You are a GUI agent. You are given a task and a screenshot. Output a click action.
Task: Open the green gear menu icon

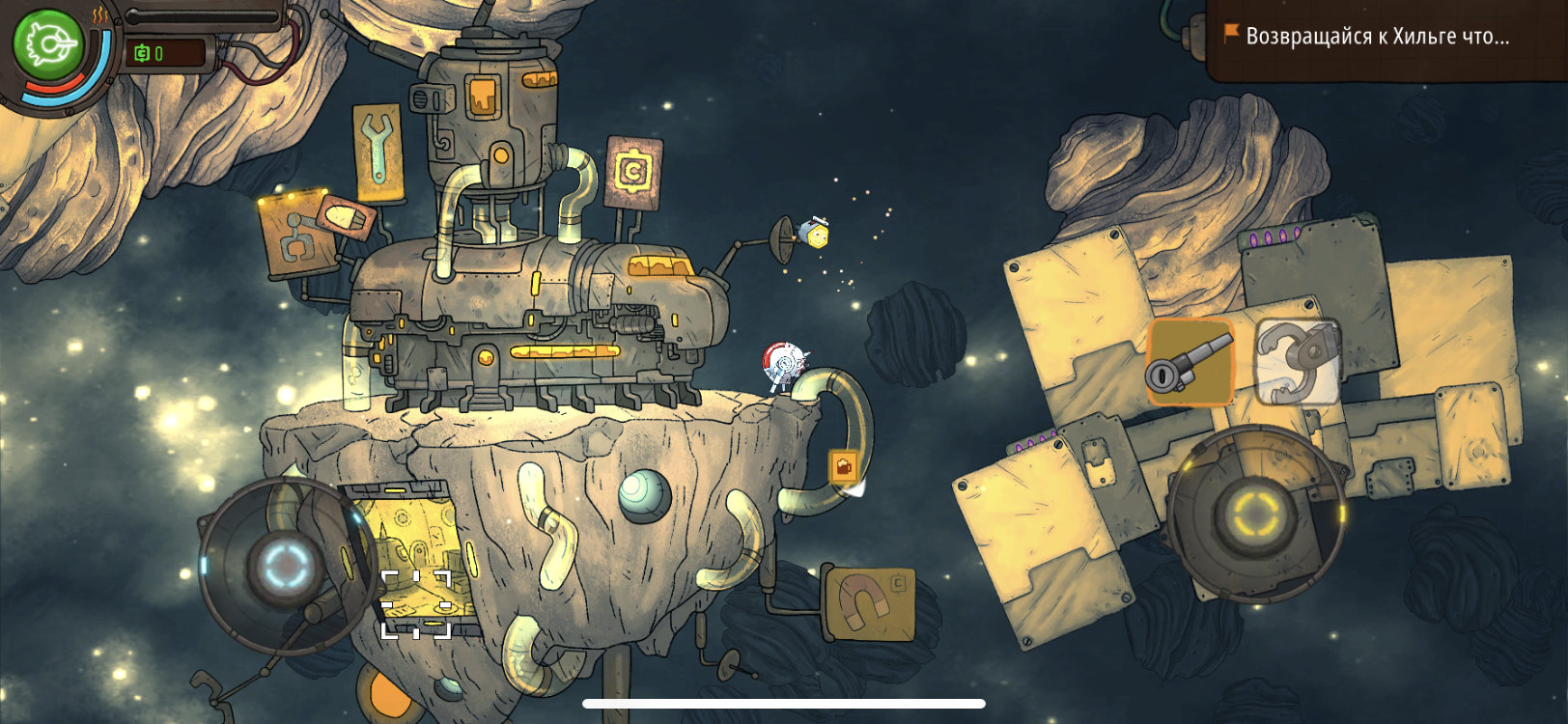(47, 43)
